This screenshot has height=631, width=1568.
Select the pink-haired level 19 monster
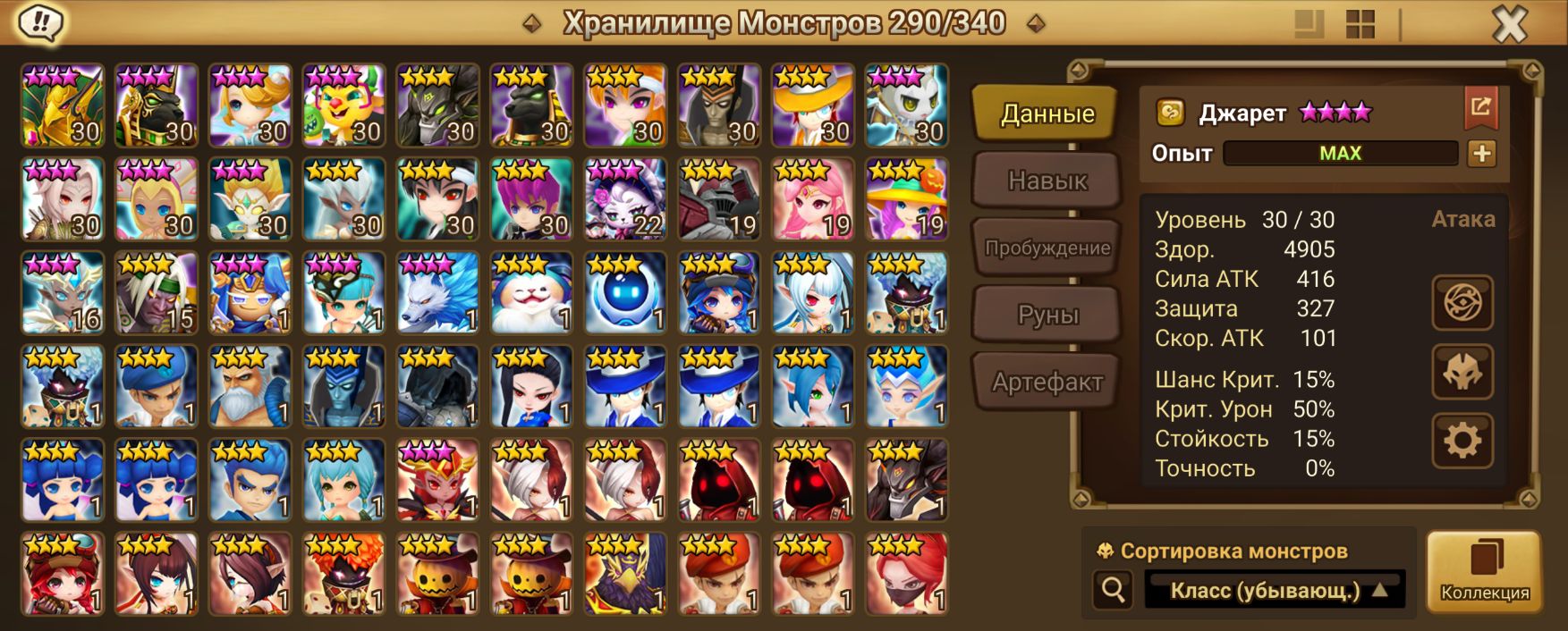tap(813, 199)
